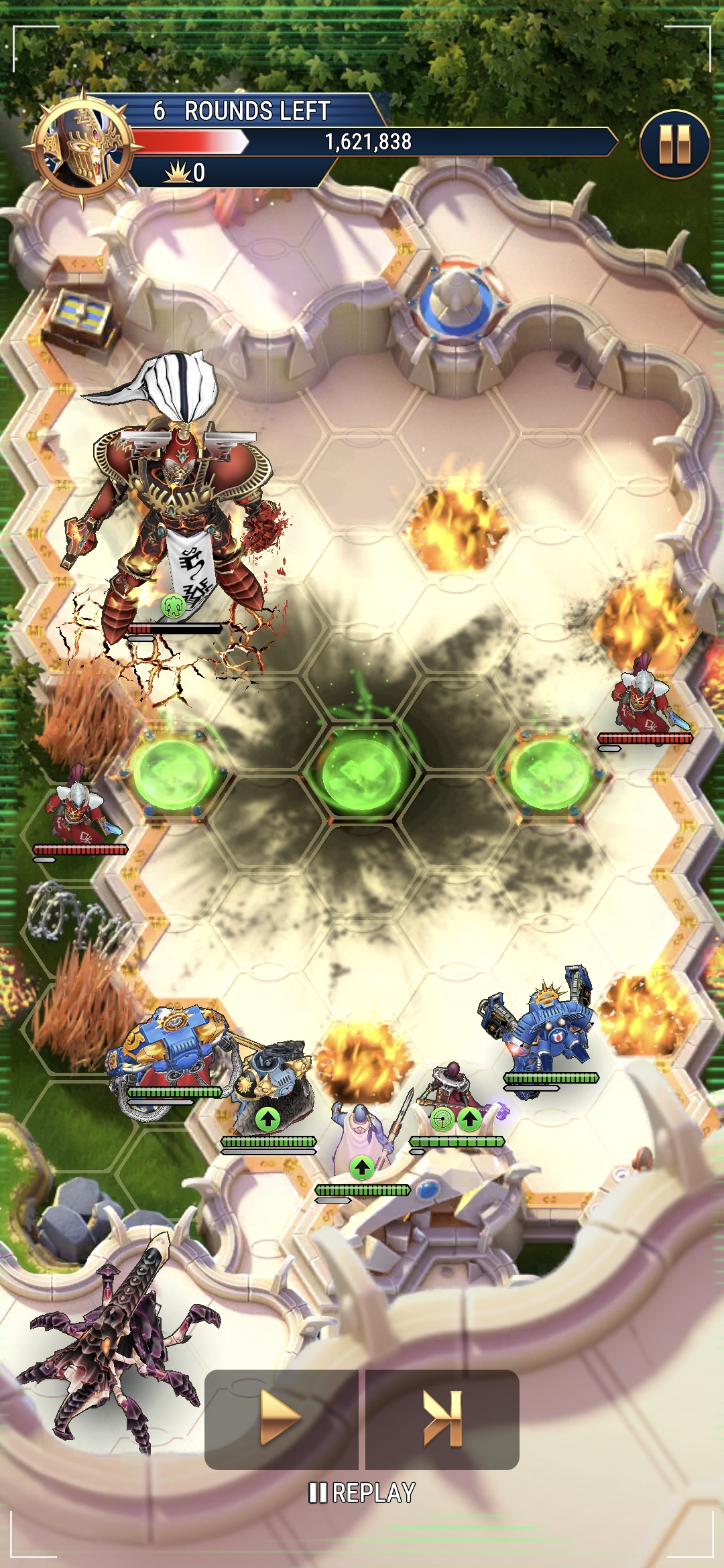Skip to the end of the replay

pyautogui.click(x=442, y=1419)
